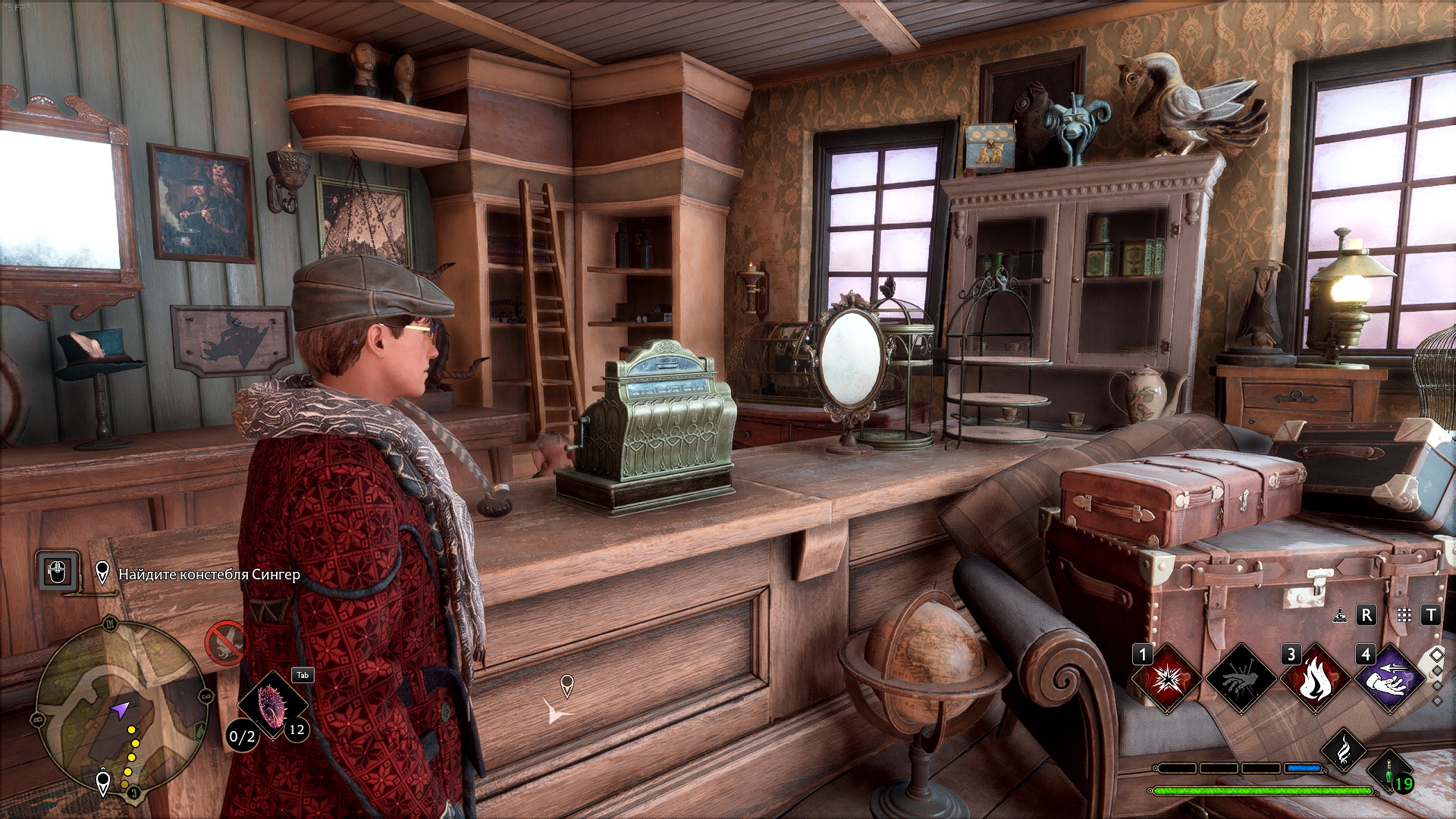Switch to the top spell set diamond
The width and height of the screenshot is (1456, 819).
pos(1436,654)
